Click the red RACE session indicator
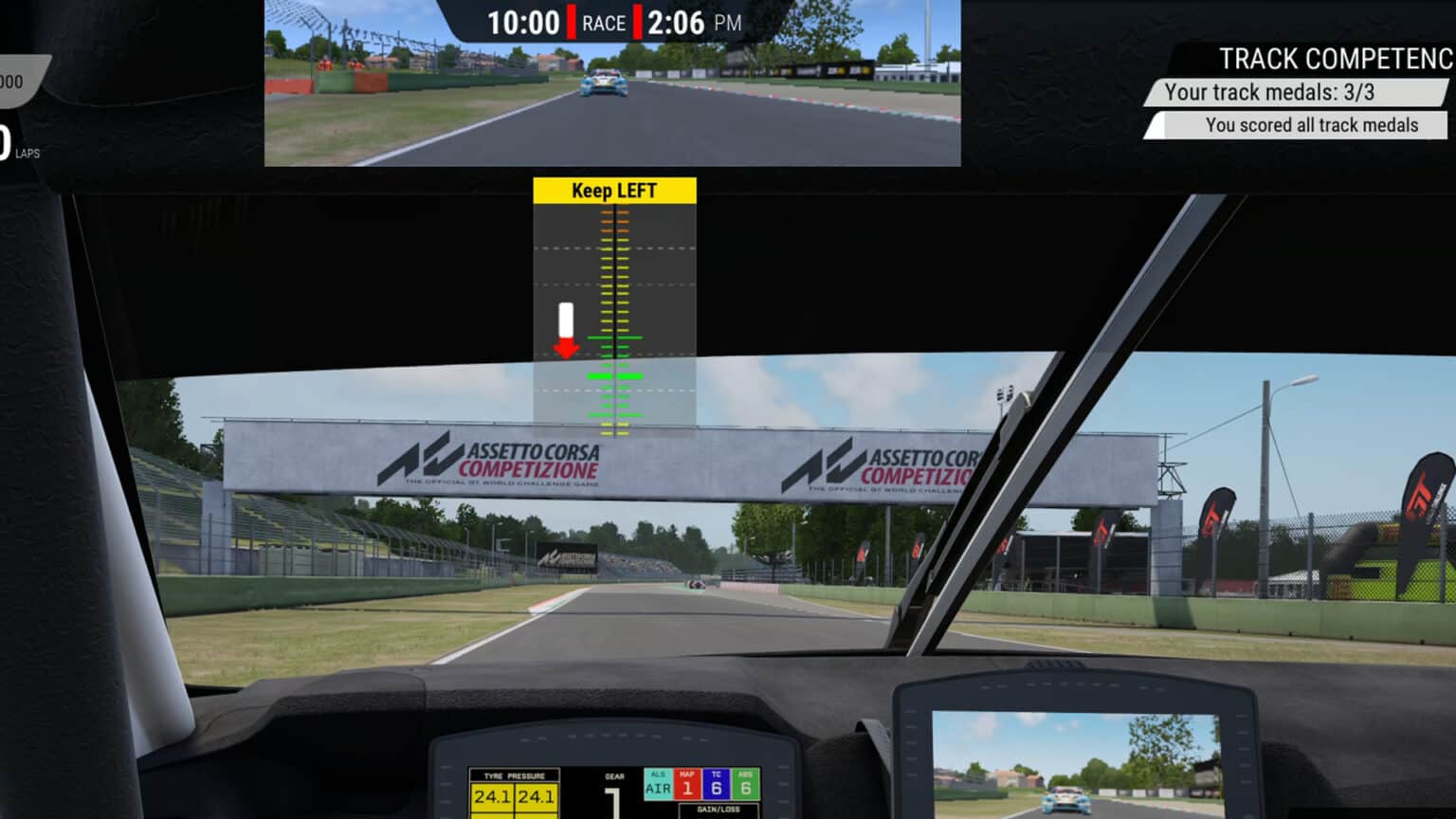This screenshot has width=1456, height=819. tap(606, 23)
